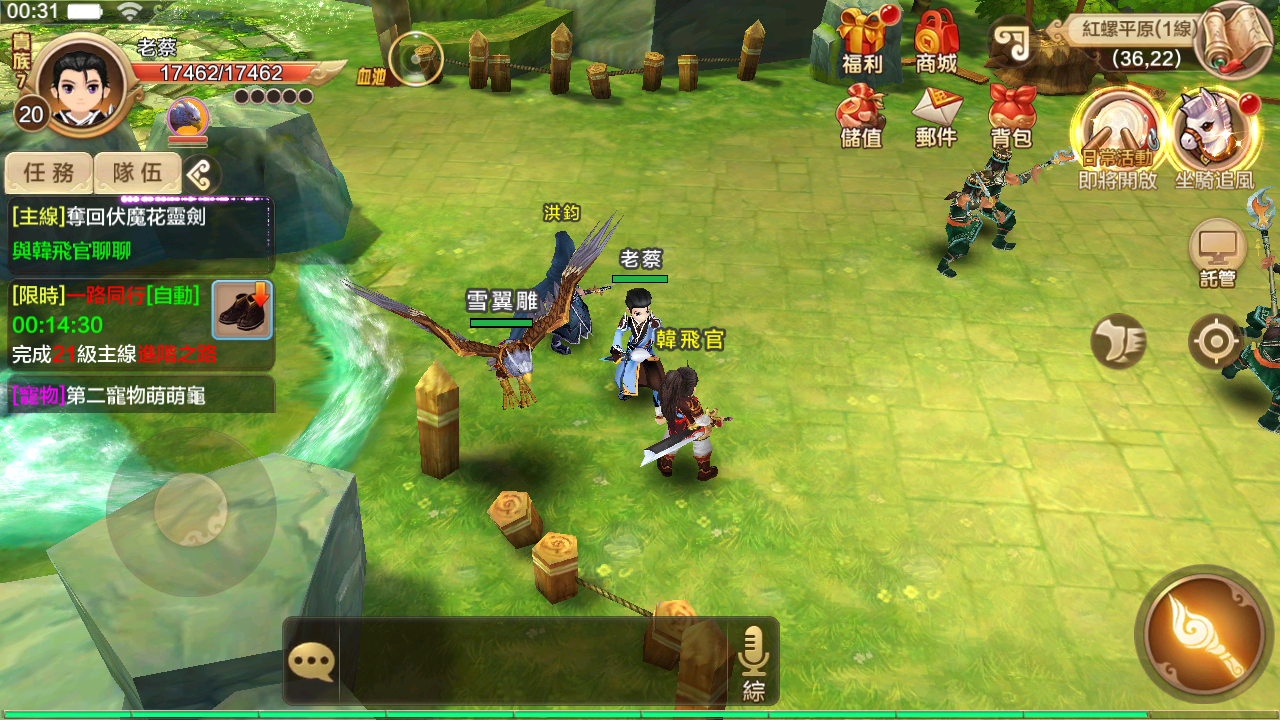This screenshot has height=720, width=1280.
Task: Check the 郵件 mail envelope
Action: (x=937, y=113)
